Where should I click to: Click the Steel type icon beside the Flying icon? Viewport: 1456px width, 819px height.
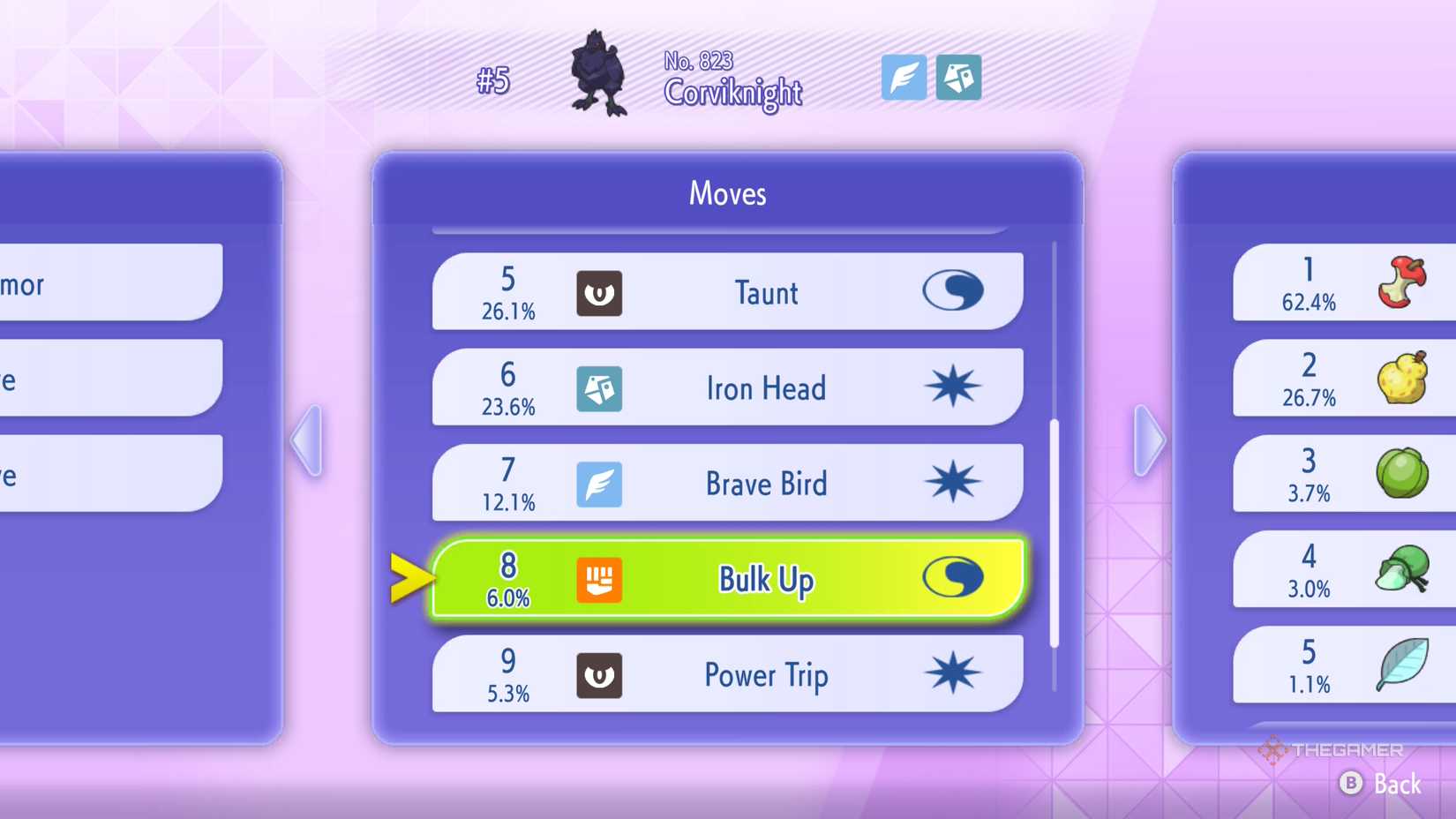(x=959, y=79)
